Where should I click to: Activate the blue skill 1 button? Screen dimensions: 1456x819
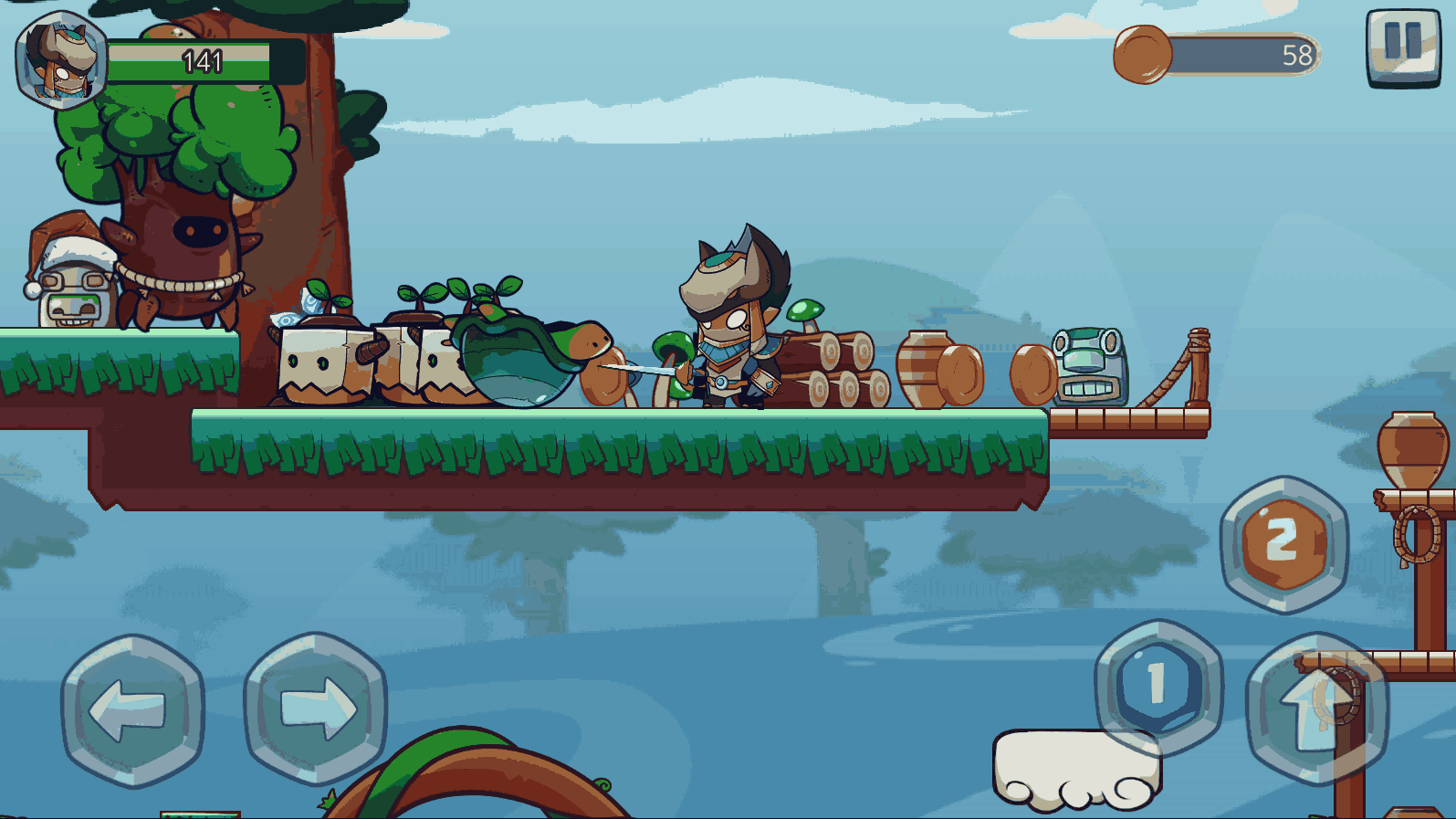1157,685
